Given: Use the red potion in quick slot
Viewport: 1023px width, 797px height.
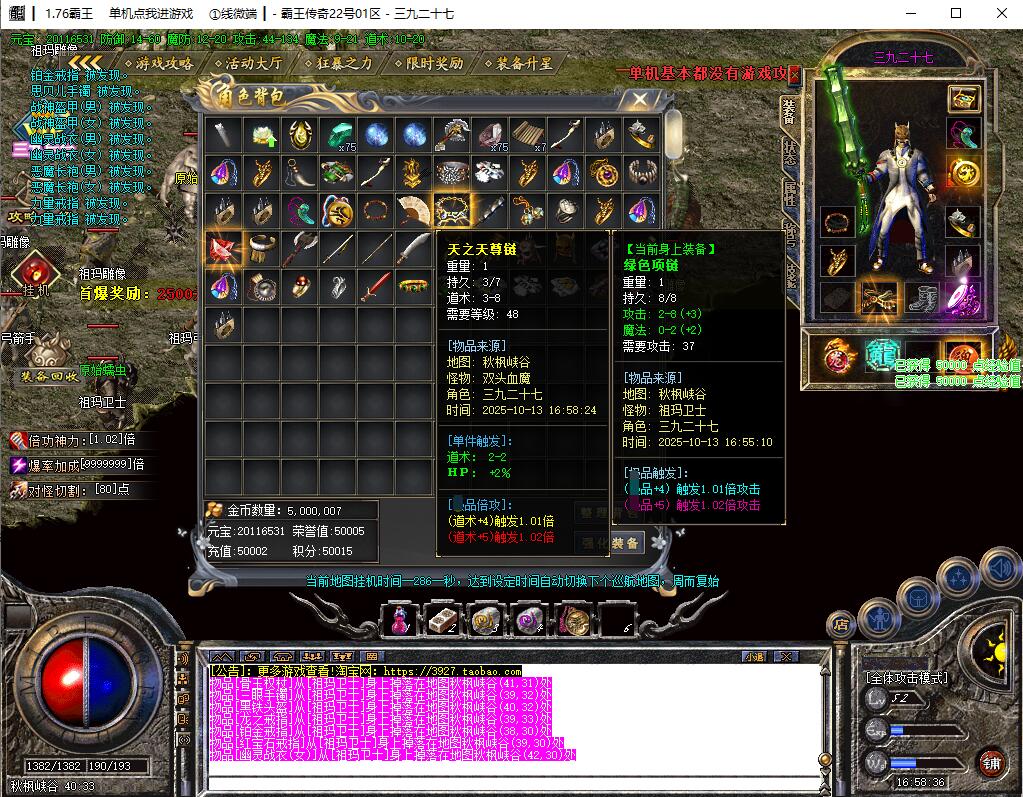Looking at the screenshot, I should click(x=398, y=620).
